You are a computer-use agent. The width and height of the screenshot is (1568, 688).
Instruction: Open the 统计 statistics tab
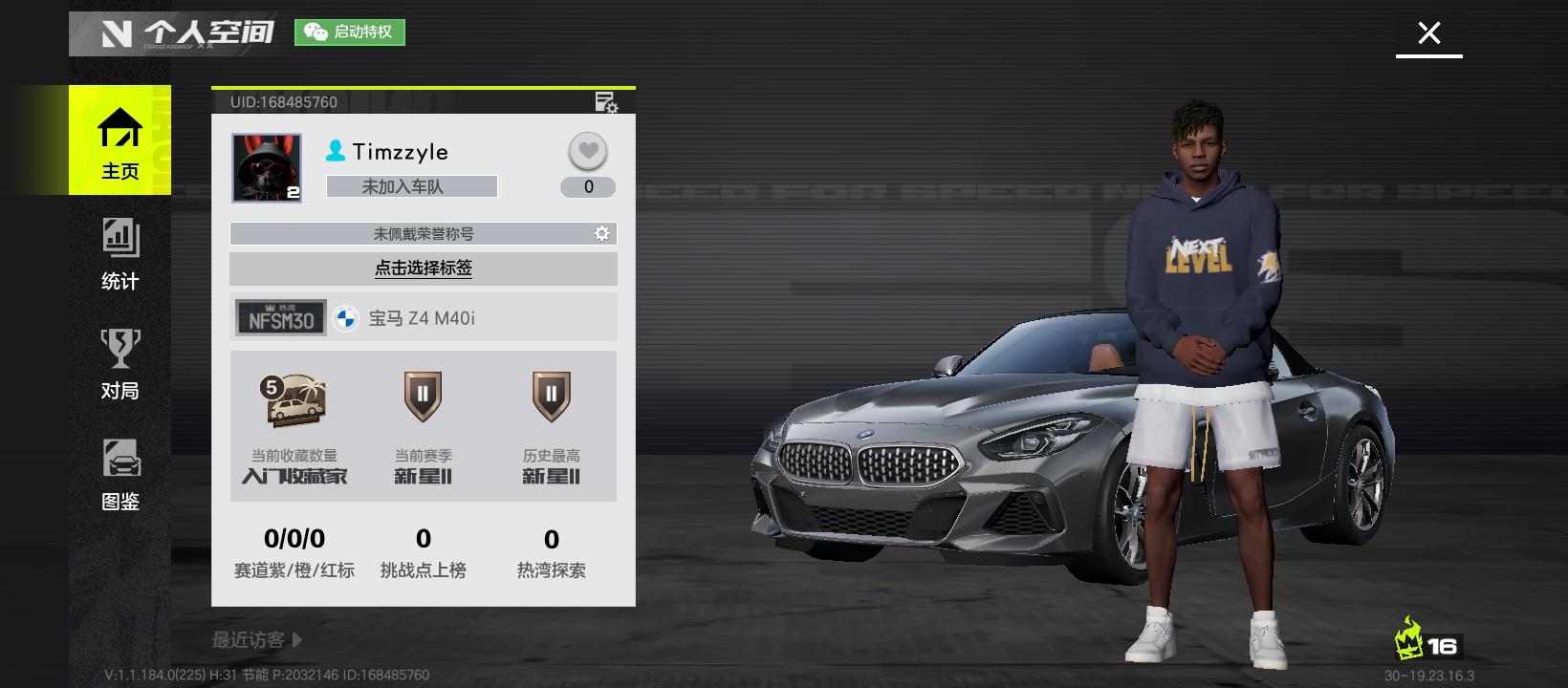click(120, 253)
